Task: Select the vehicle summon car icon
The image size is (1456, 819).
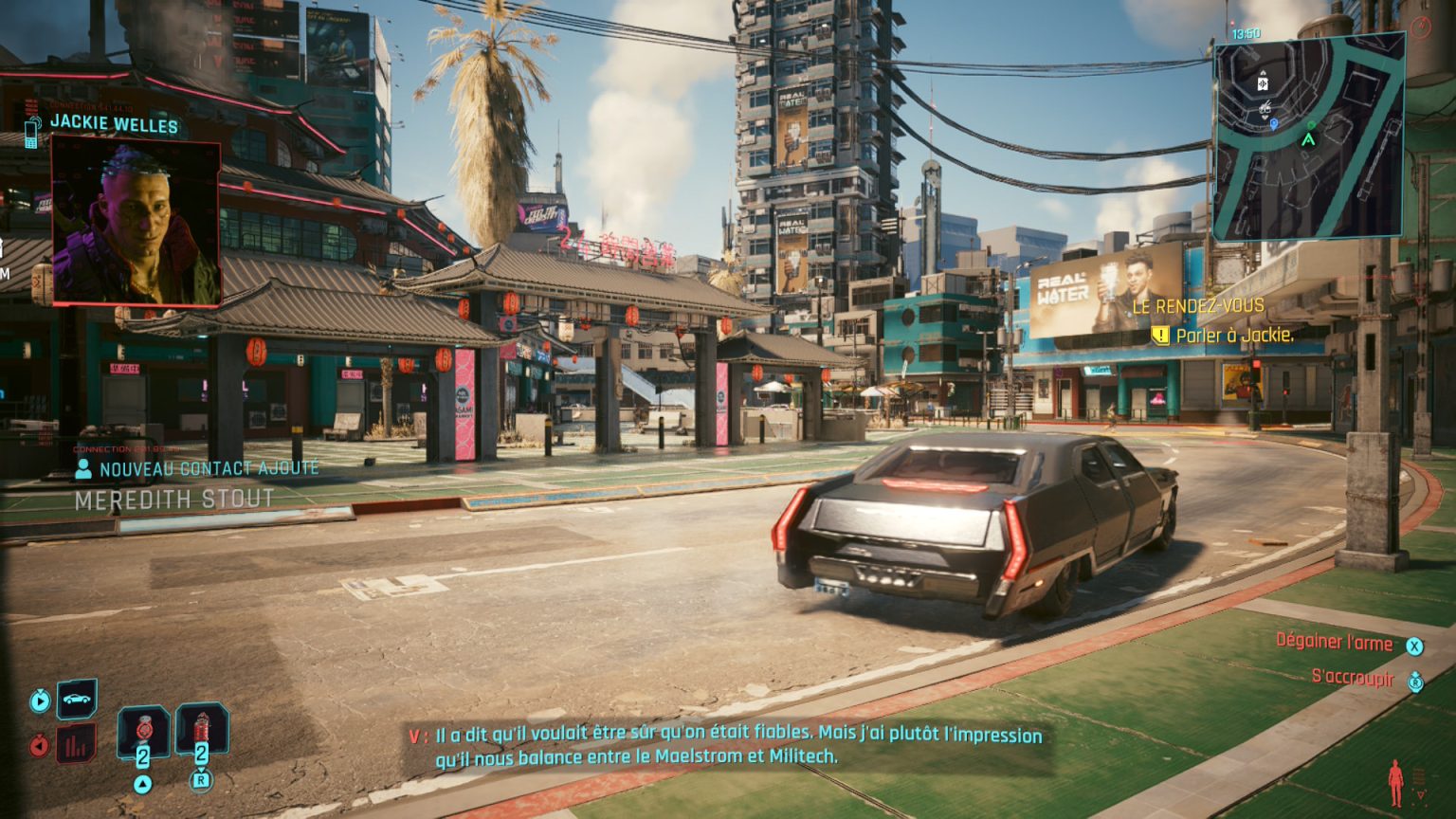Action: [x=76, y=700]
